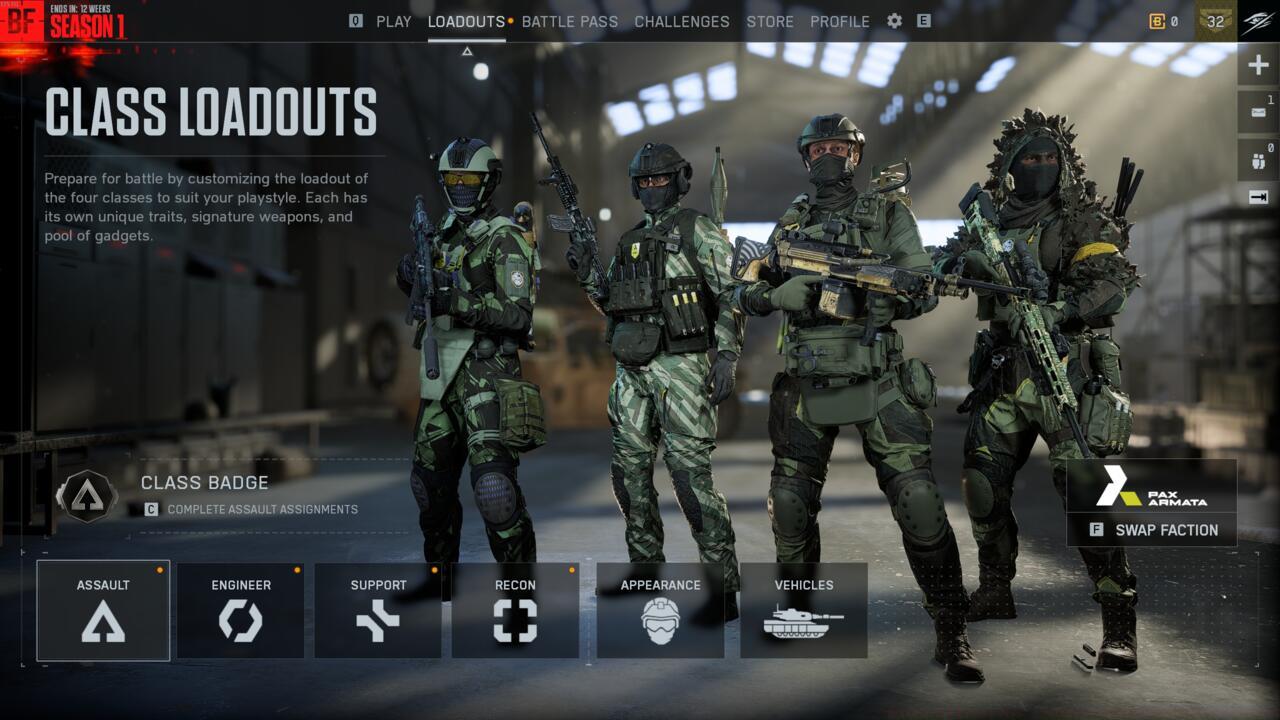
Task: Switch to the Challenges menu
Action: [x=682, y=21]
